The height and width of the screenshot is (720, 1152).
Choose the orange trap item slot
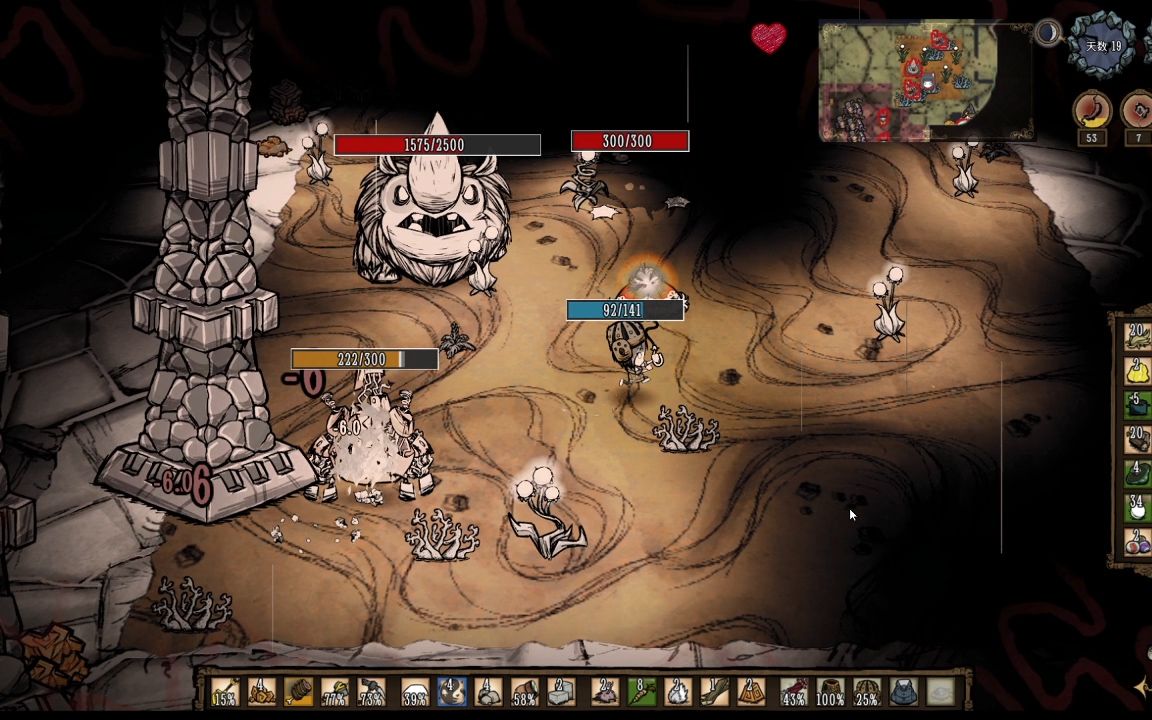click(751, 692)
